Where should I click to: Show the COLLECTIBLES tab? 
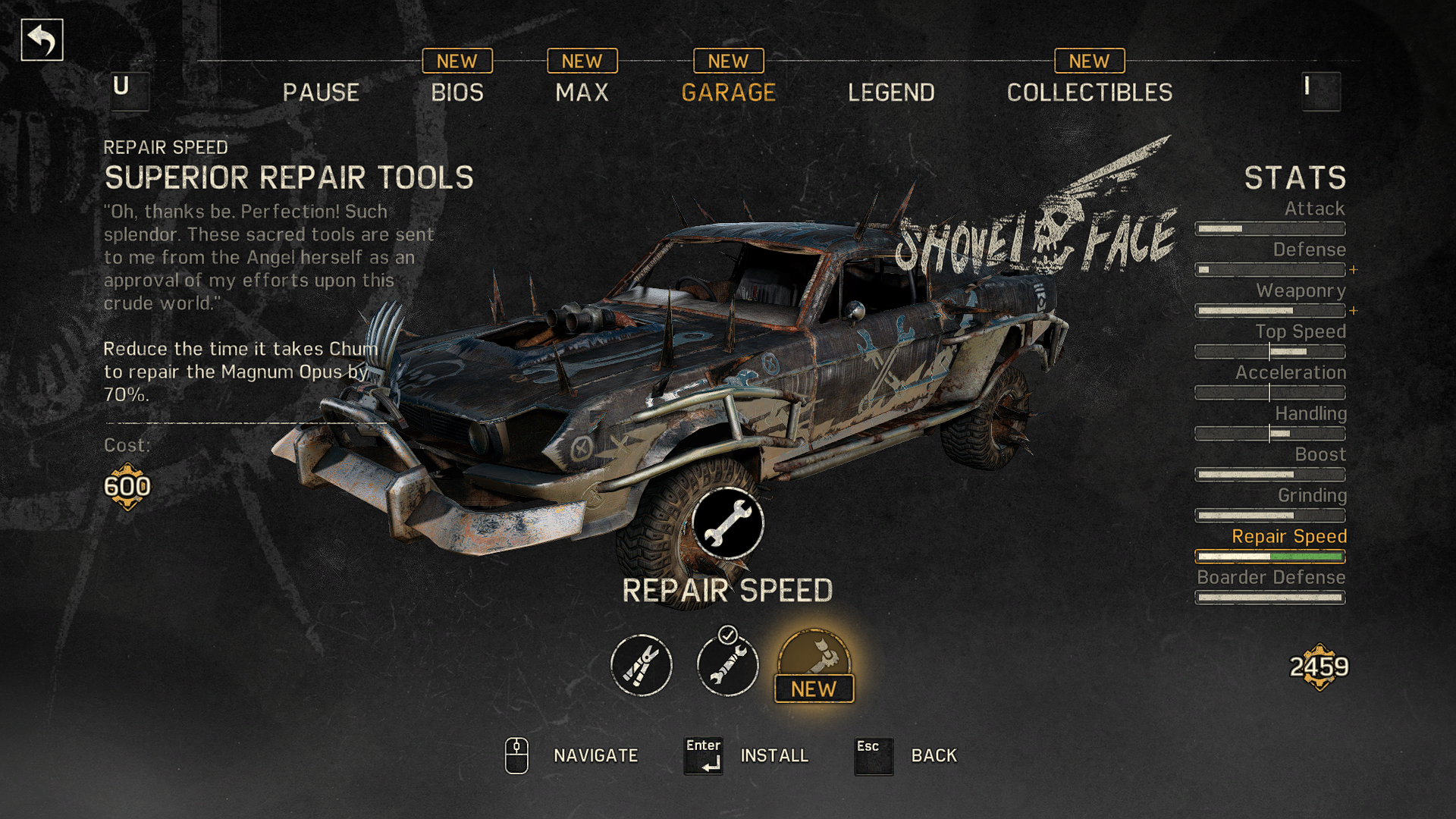click(x=1089, y=93)
